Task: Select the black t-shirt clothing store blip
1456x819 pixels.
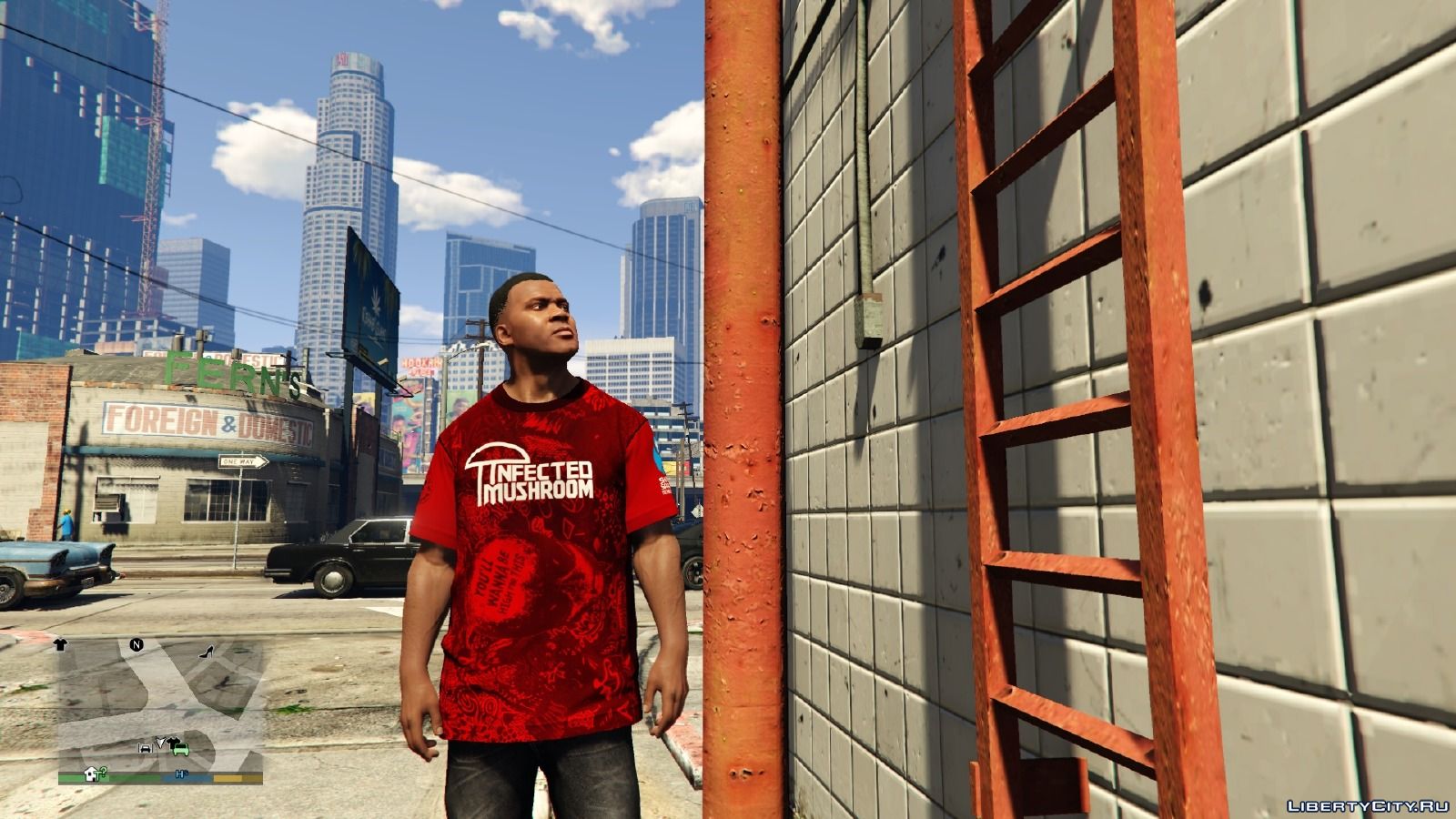Action: (60, 645)
